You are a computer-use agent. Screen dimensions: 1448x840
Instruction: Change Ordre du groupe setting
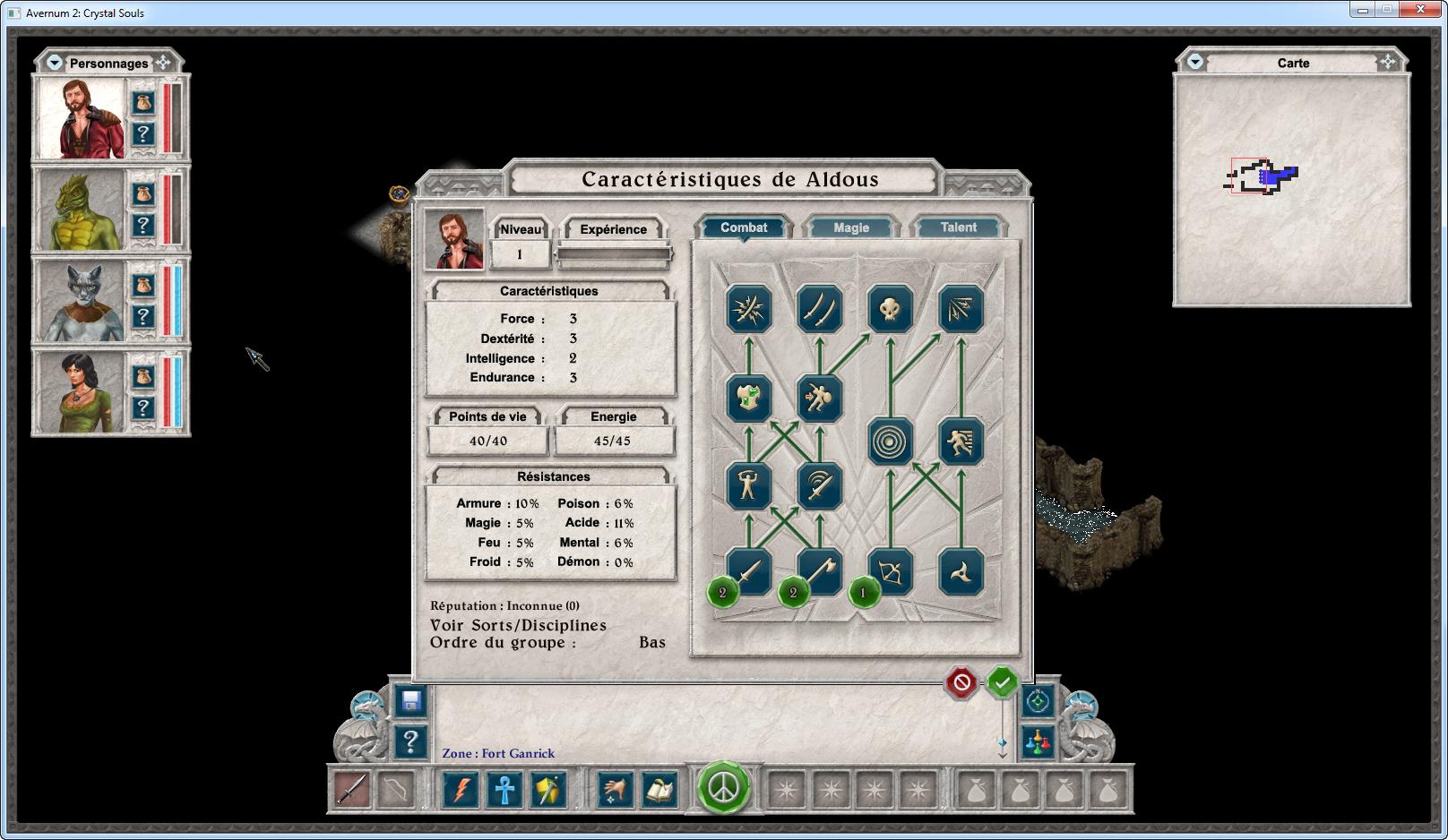(651, 642)
